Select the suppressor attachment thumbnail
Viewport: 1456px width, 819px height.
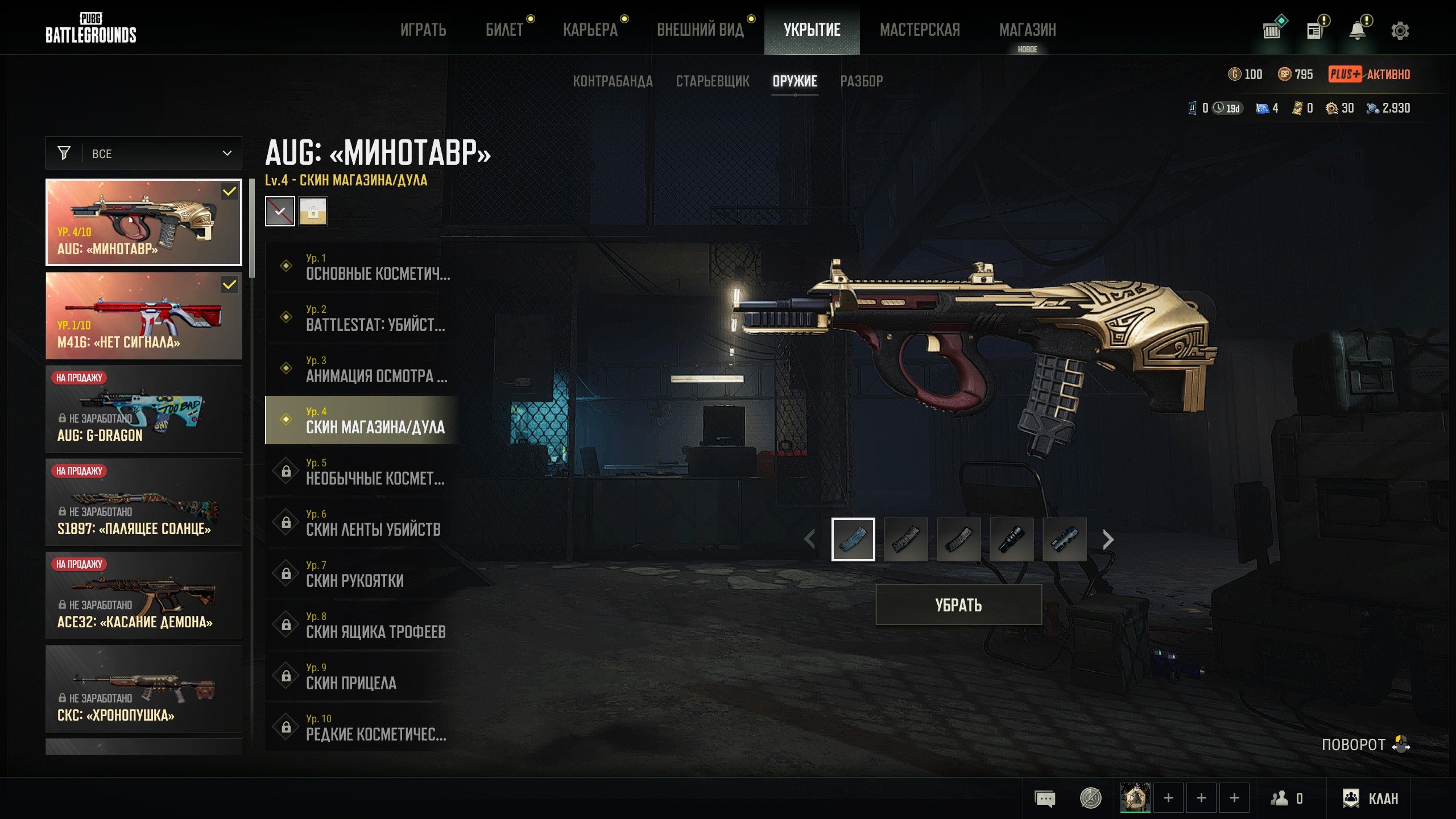coord(1011,539)
